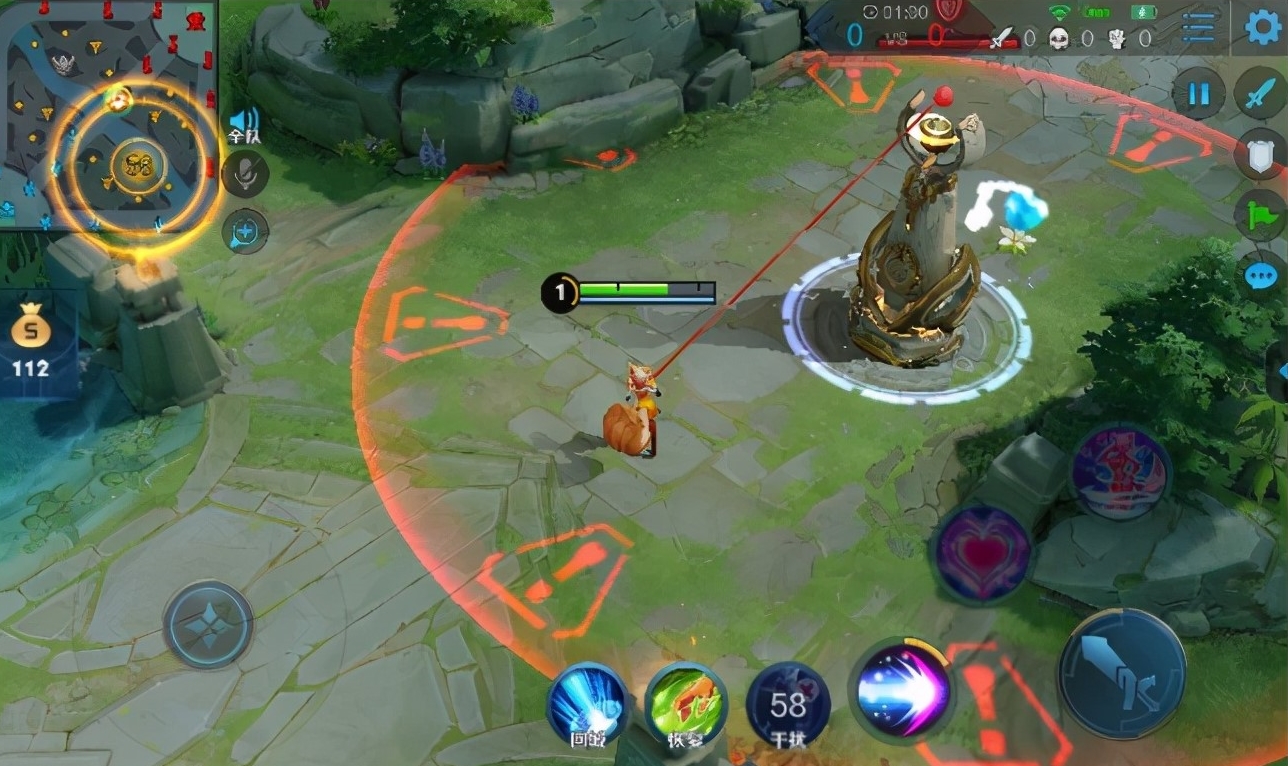Send the green flag gather signal

tap(1260, 214)
